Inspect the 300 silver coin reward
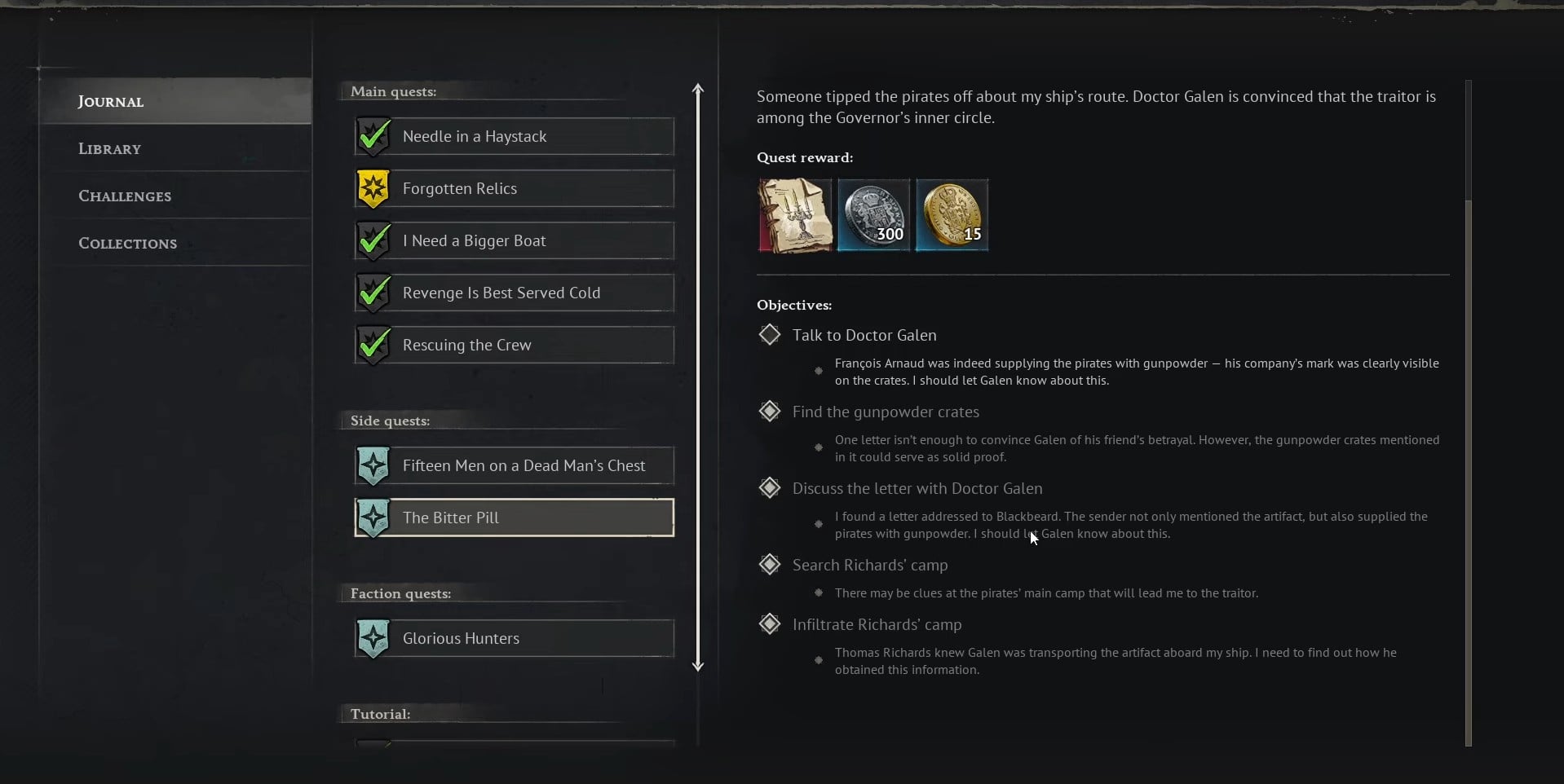The width and height of the screenshot is (1564, 784). 873,216
